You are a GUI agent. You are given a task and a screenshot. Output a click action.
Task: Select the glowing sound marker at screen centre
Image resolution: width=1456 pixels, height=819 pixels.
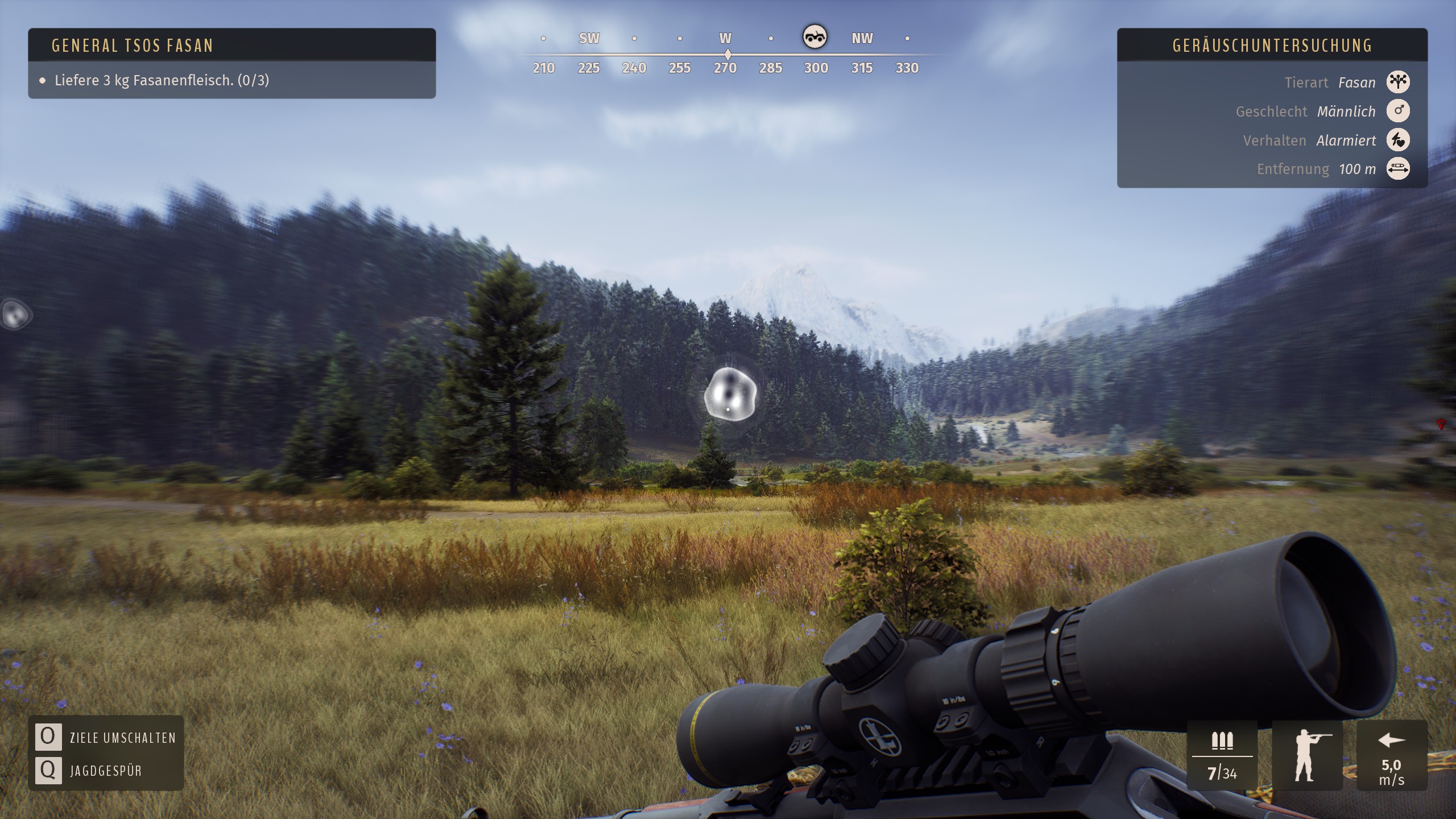730,394
